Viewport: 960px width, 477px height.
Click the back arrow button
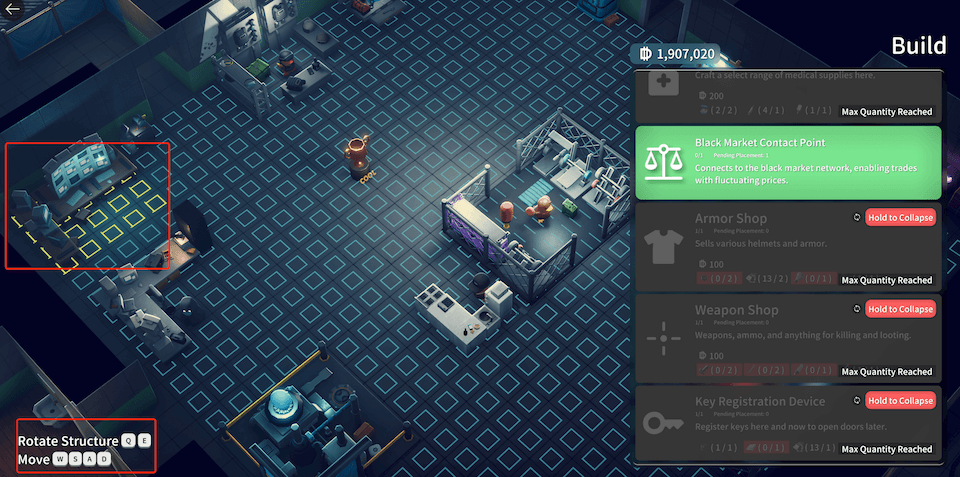point(14,9)
